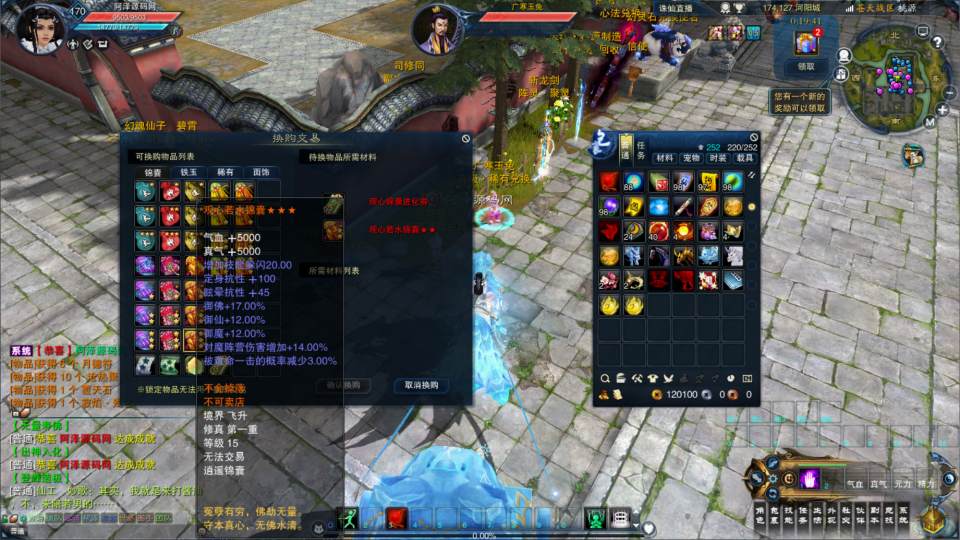Click the magnifier search icon in the bag
This screenshot has height=540, width=960.
[606, 378]
